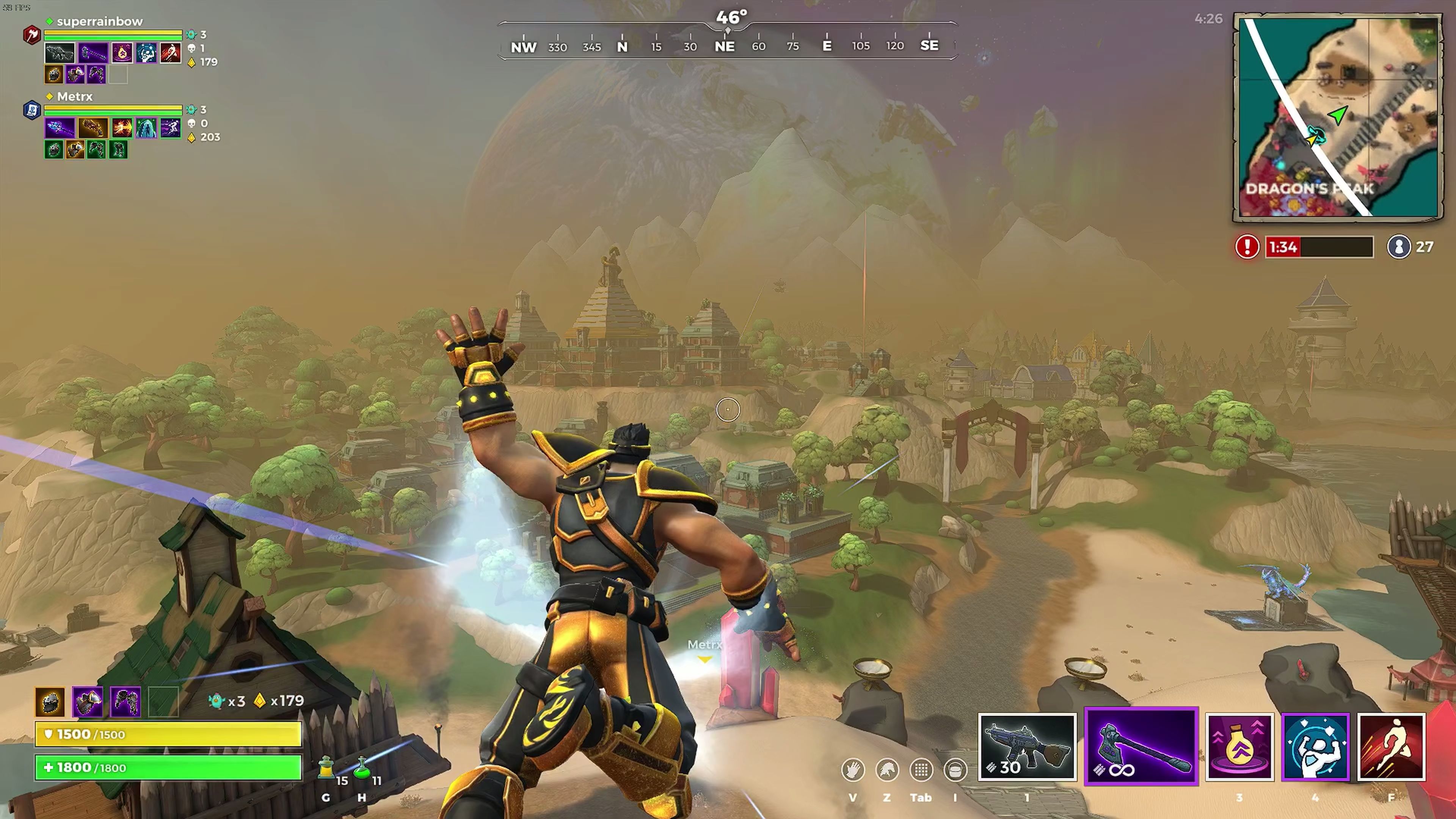Select the purple gloves armor slot
The image size is (1456, 819).
pos(125,701)
